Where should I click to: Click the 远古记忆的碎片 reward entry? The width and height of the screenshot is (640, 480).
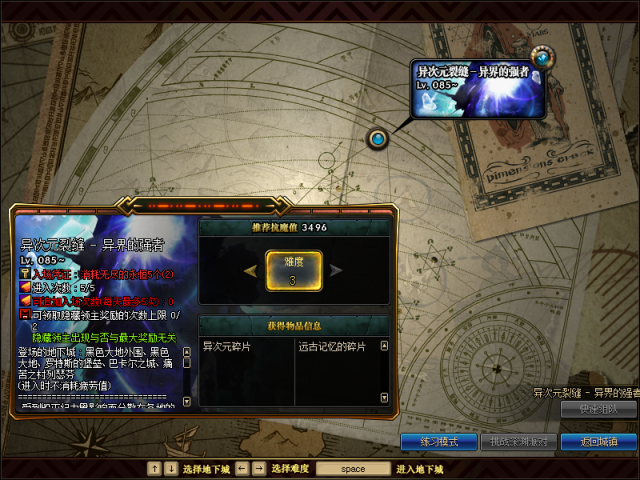tap(332, 347)
